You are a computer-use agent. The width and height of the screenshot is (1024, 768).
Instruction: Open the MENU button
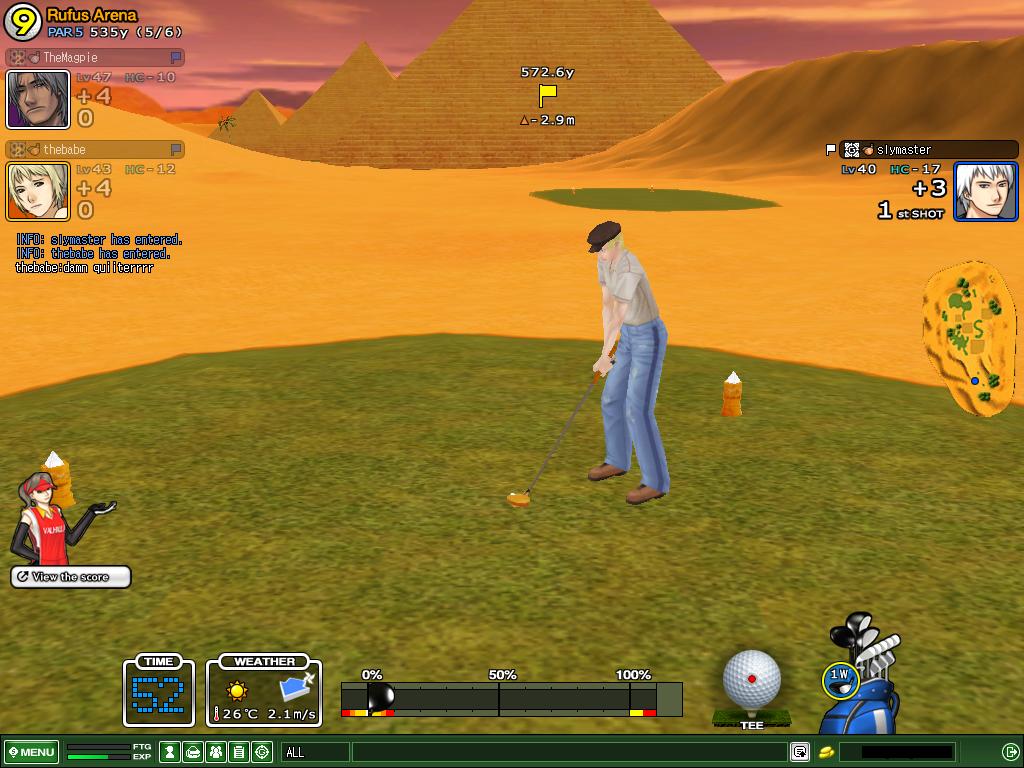point(31,752)
